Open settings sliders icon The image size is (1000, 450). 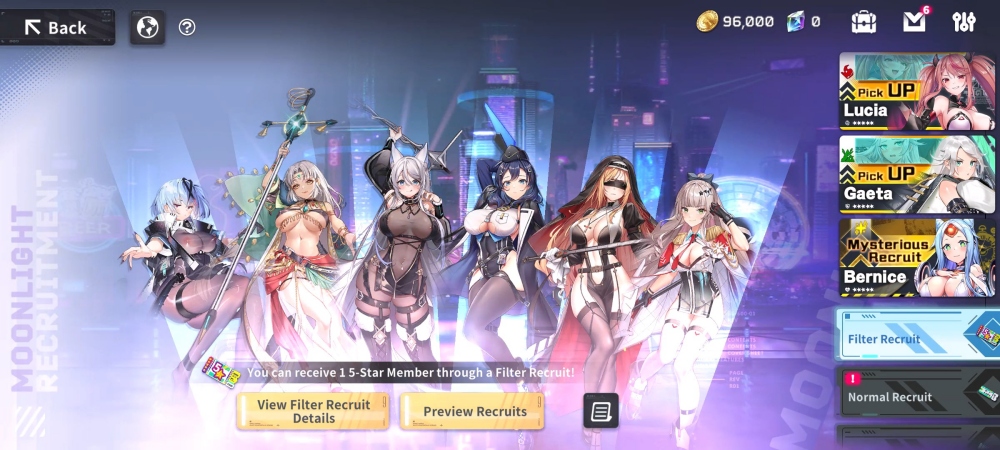tap(964, 21)
